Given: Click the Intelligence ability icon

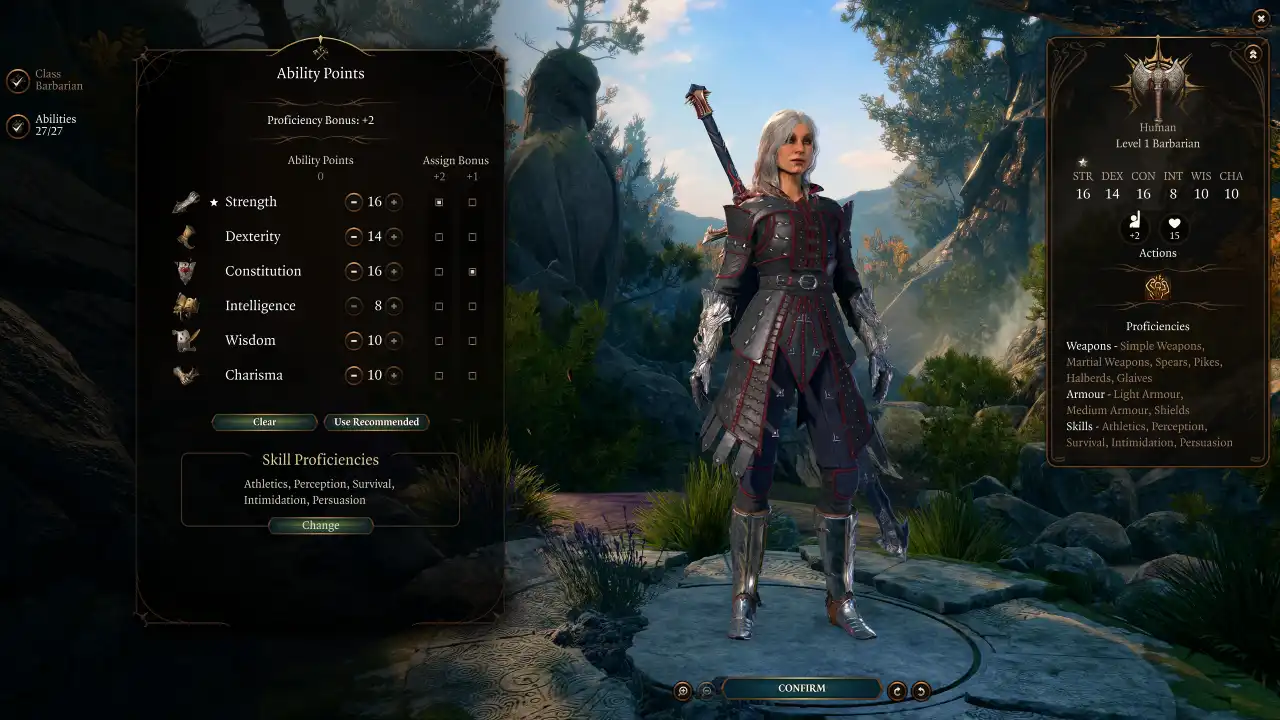Looking at the screenshot, I should click(188, 305).
